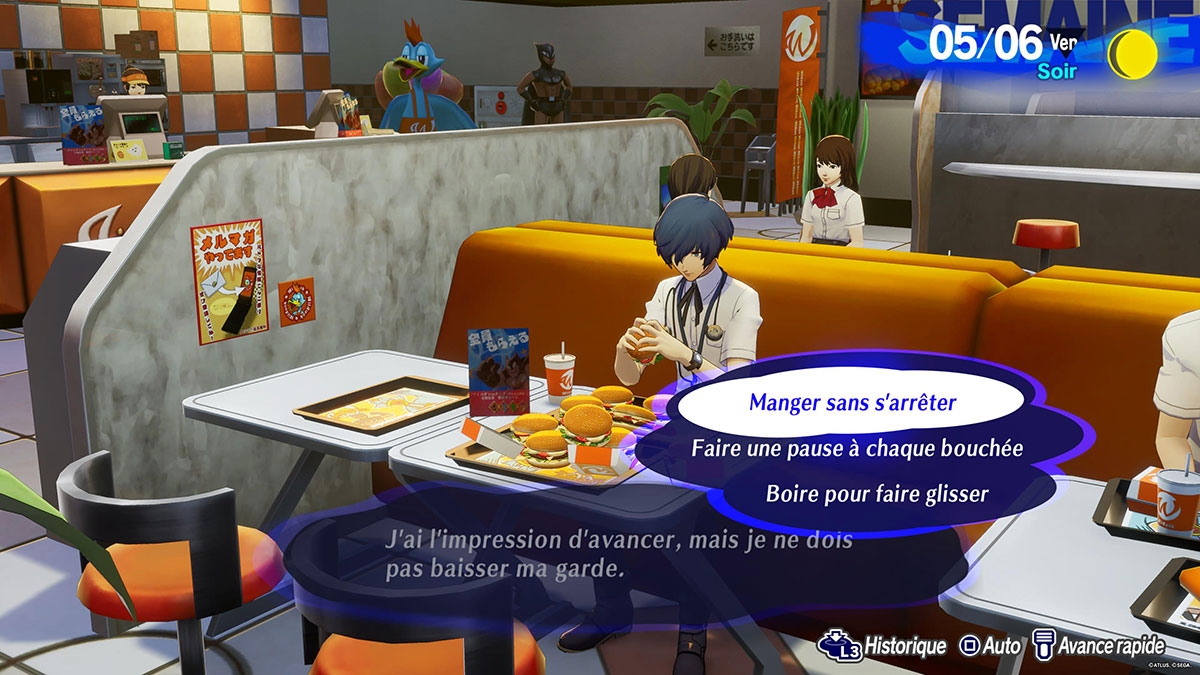Choose "Manger sans s'arrêter" reply
This screenshot has height=675, width=1200.
point(852,404)
